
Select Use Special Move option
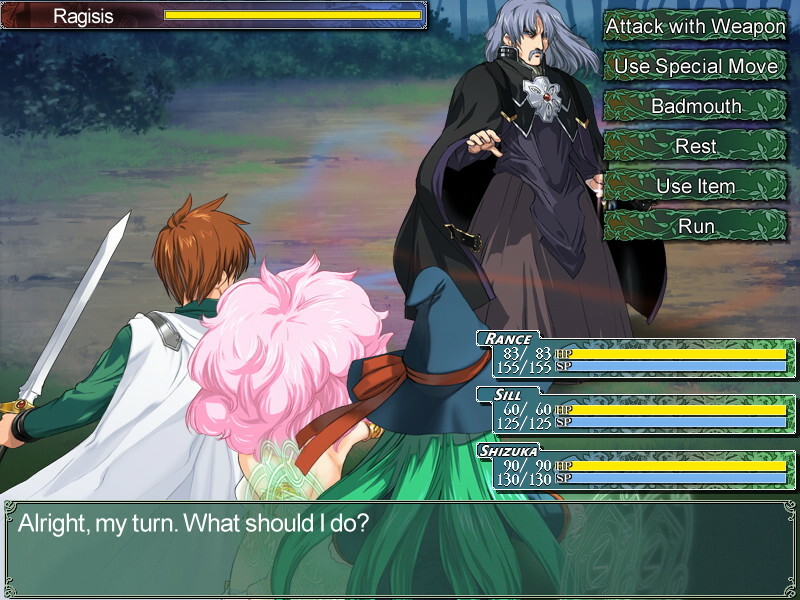click(696, 66)
